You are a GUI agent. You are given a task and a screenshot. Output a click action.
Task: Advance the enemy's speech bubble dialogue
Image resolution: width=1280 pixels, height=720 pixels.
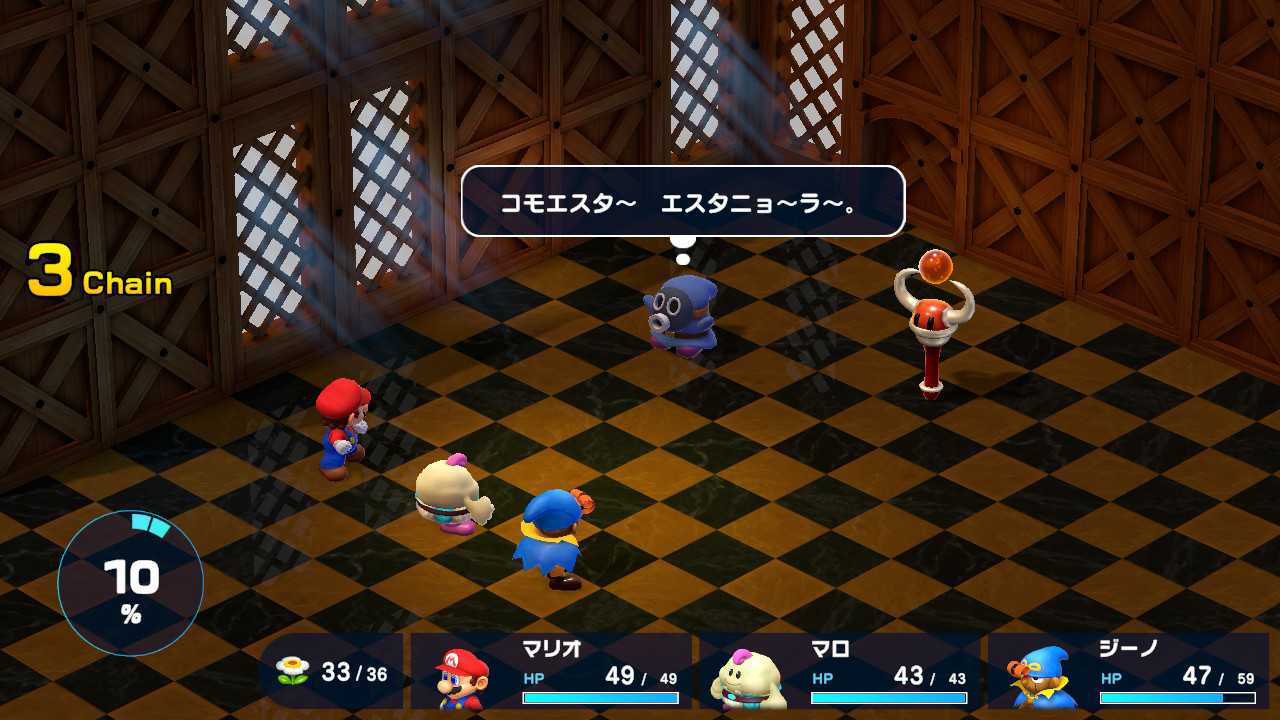click(x=682, y=201)
